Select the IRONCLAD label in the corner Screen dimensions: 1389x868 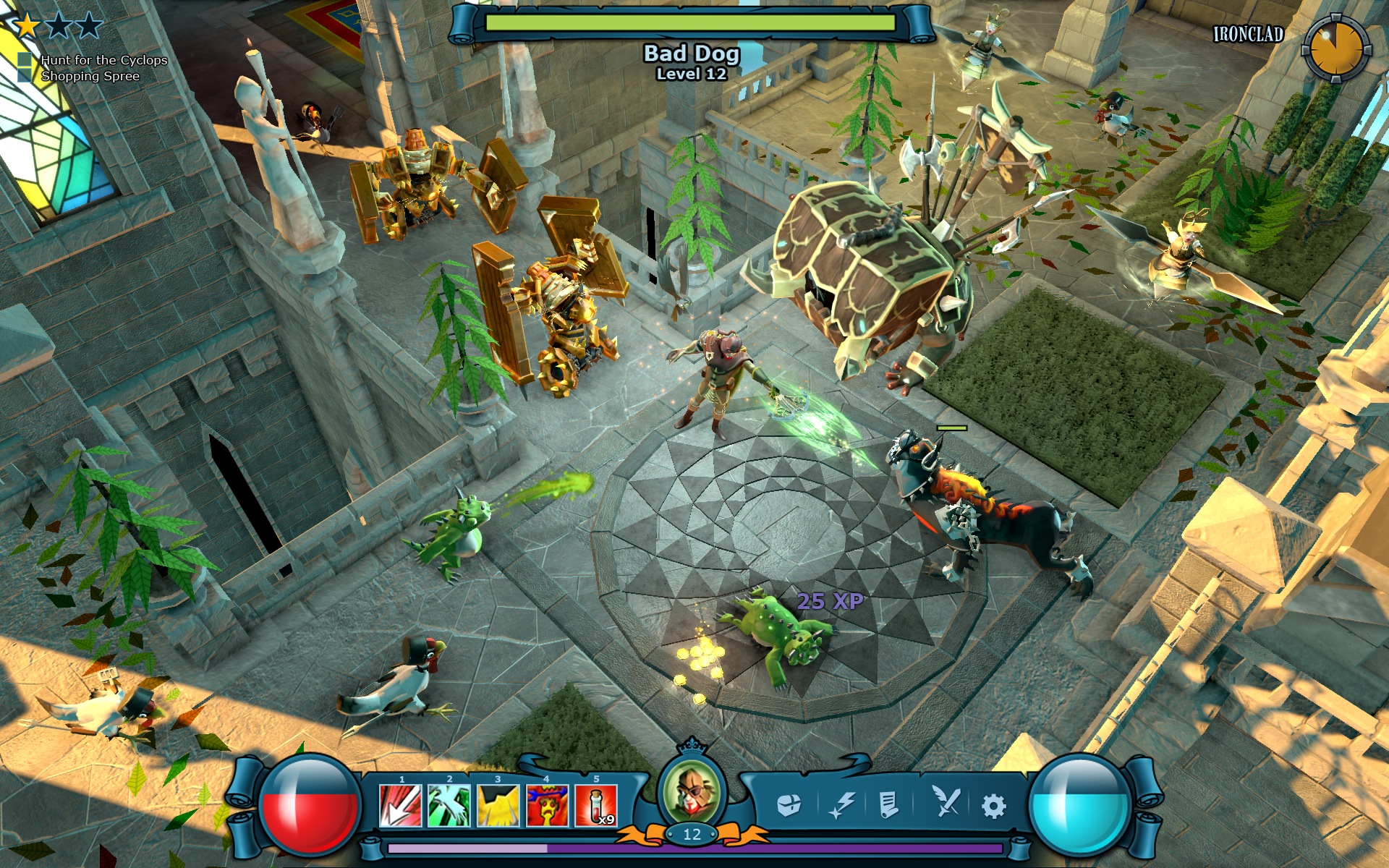click(1249, 33)
